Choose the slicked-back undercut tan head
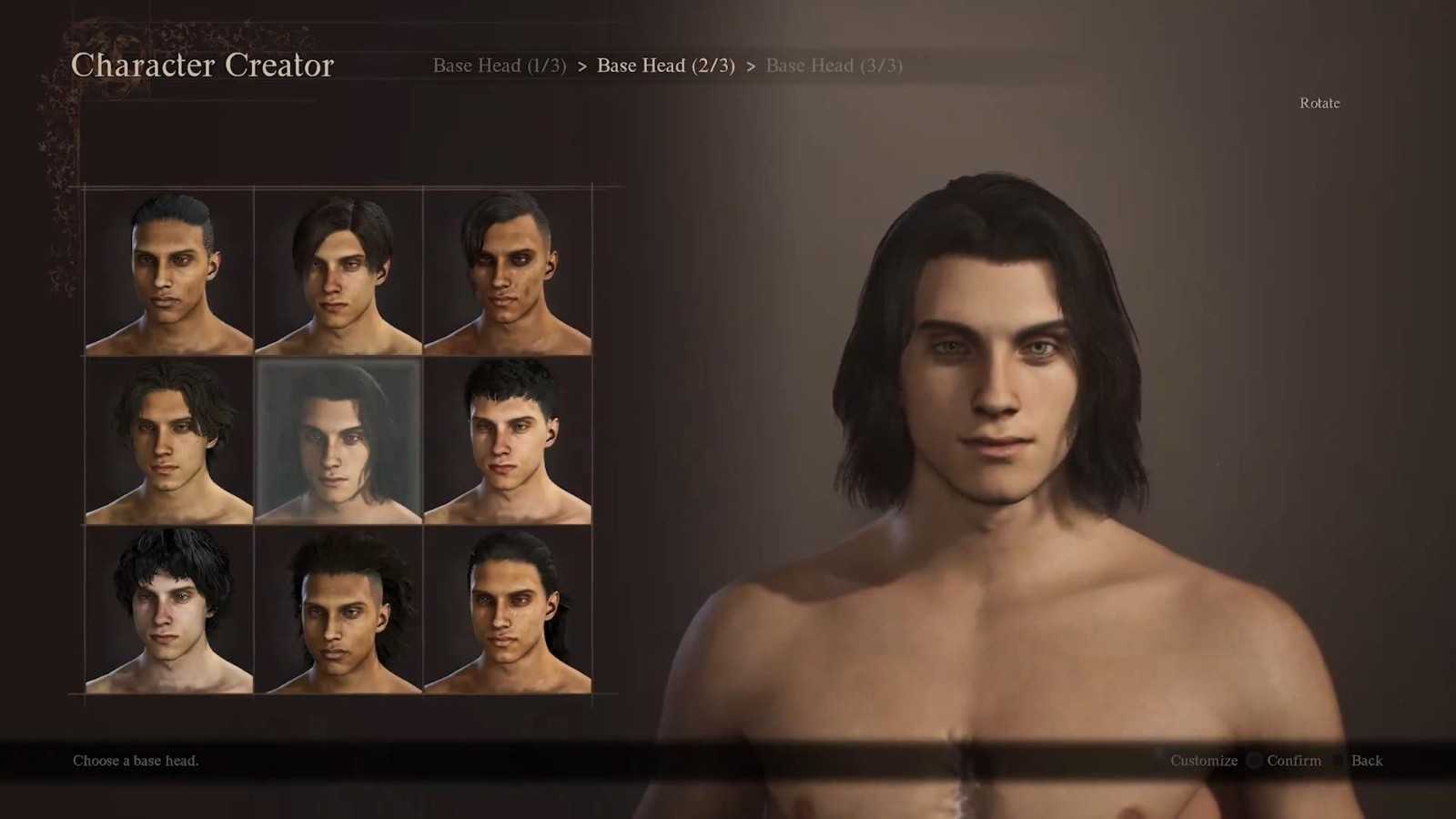The width and height of the screenshot is (1456, 819). [169, 271]
